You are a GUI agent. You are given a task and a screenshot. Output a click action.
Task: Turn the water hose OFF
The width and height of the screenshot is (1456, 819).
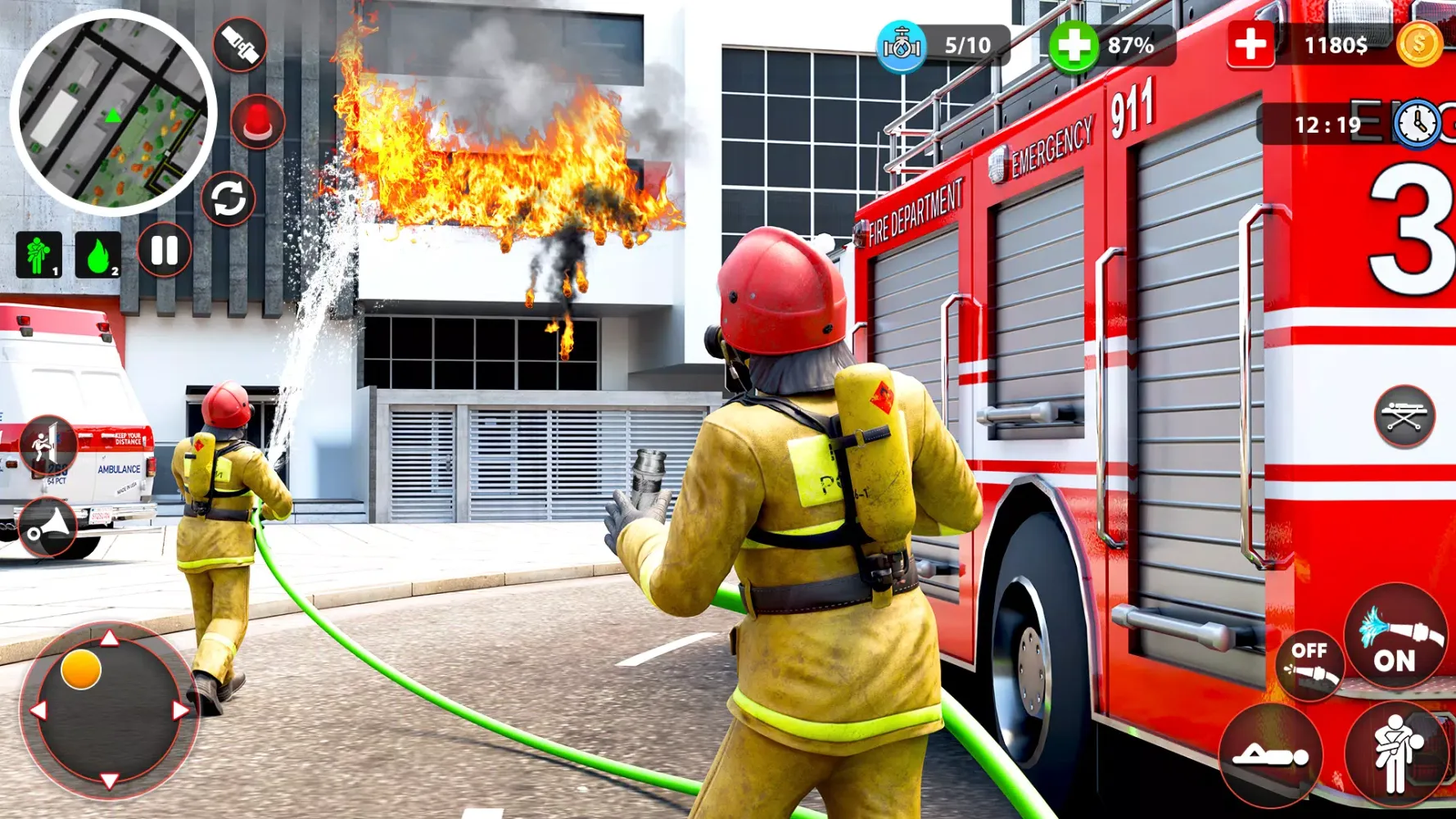tap(1309, 663)
